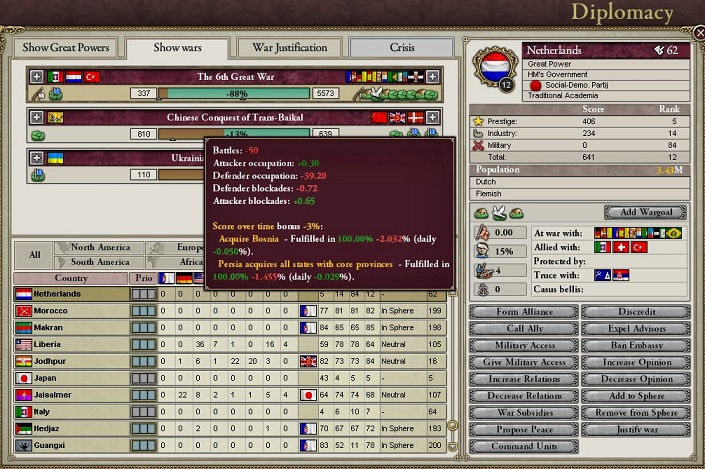Click the Add Wargoal button
This screenshot has height=469, width=705.
pos(644,213)
